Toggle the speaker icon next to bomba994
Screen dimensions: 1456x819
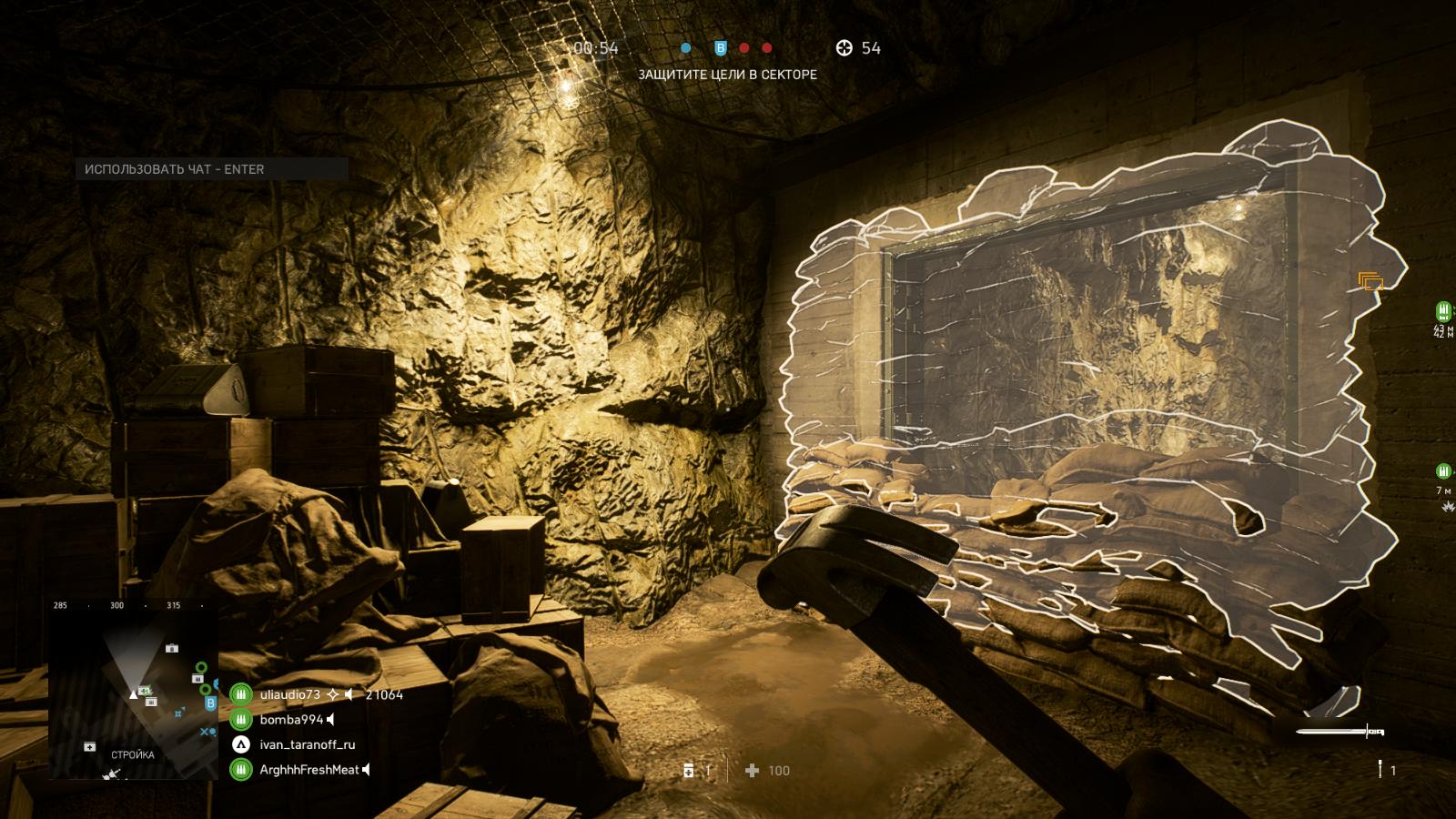[x=331, y=720]
